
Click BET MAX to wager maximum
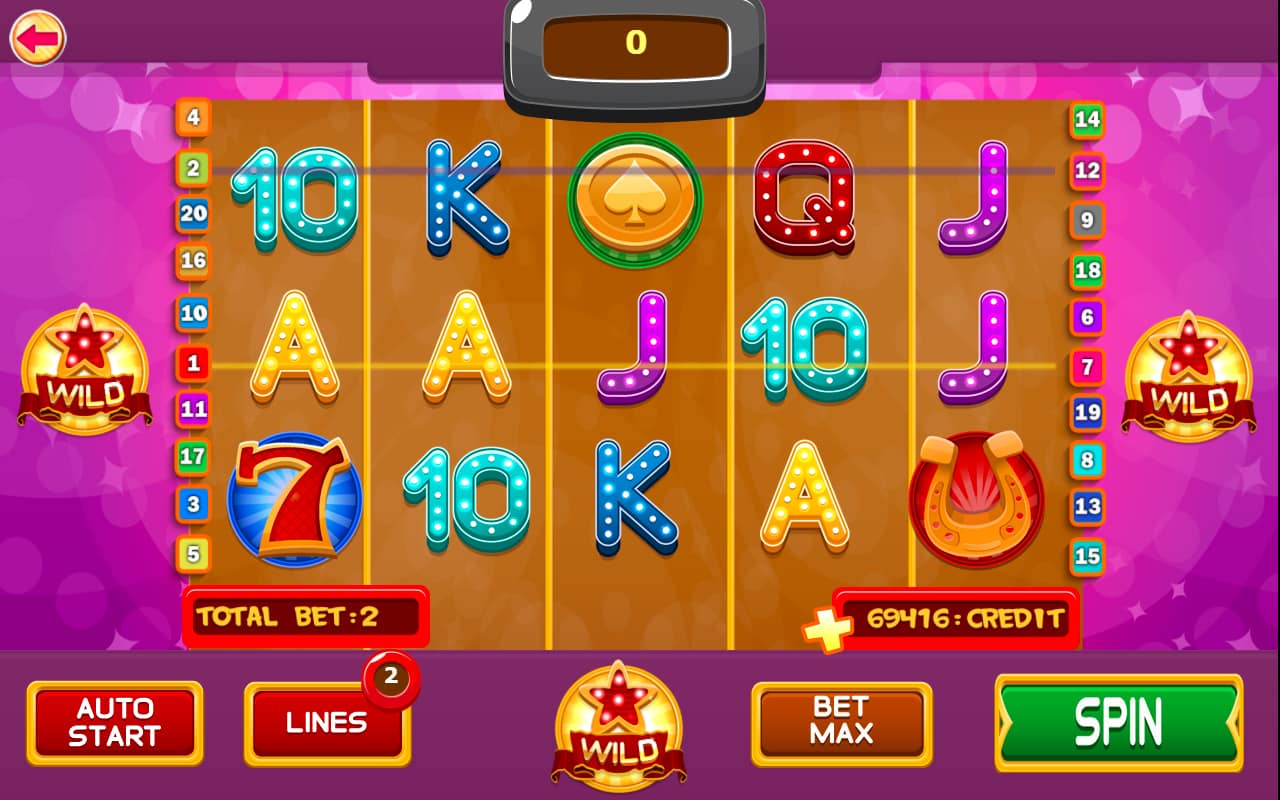tap(841, 722)
